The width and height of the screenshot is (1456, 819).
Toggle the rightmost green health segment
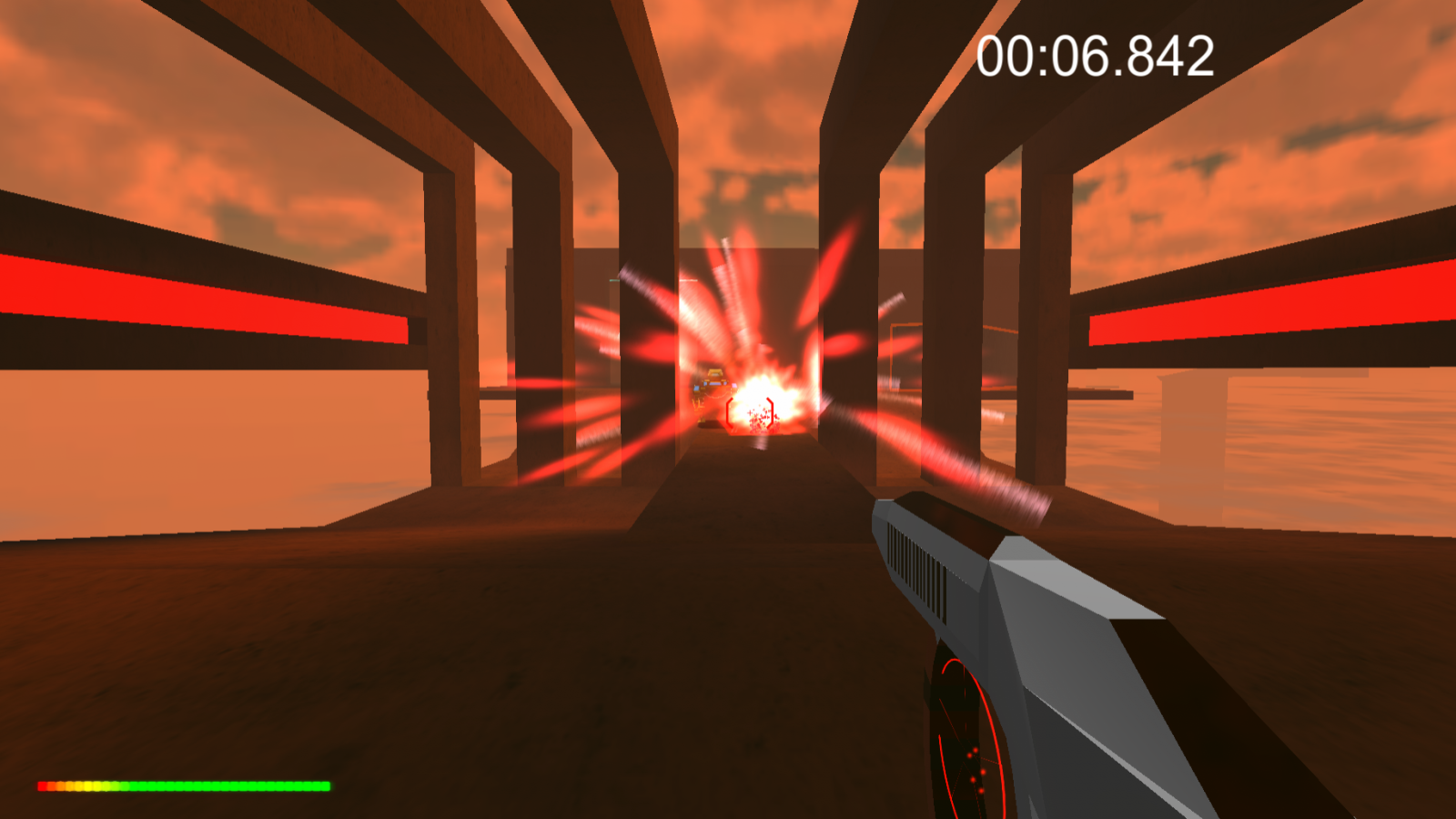(326, 784)
